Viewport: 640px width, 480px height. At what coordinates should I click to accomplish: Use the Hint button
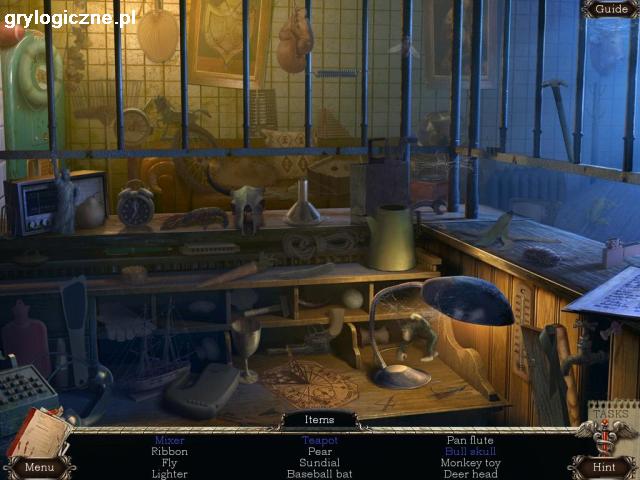603,466
